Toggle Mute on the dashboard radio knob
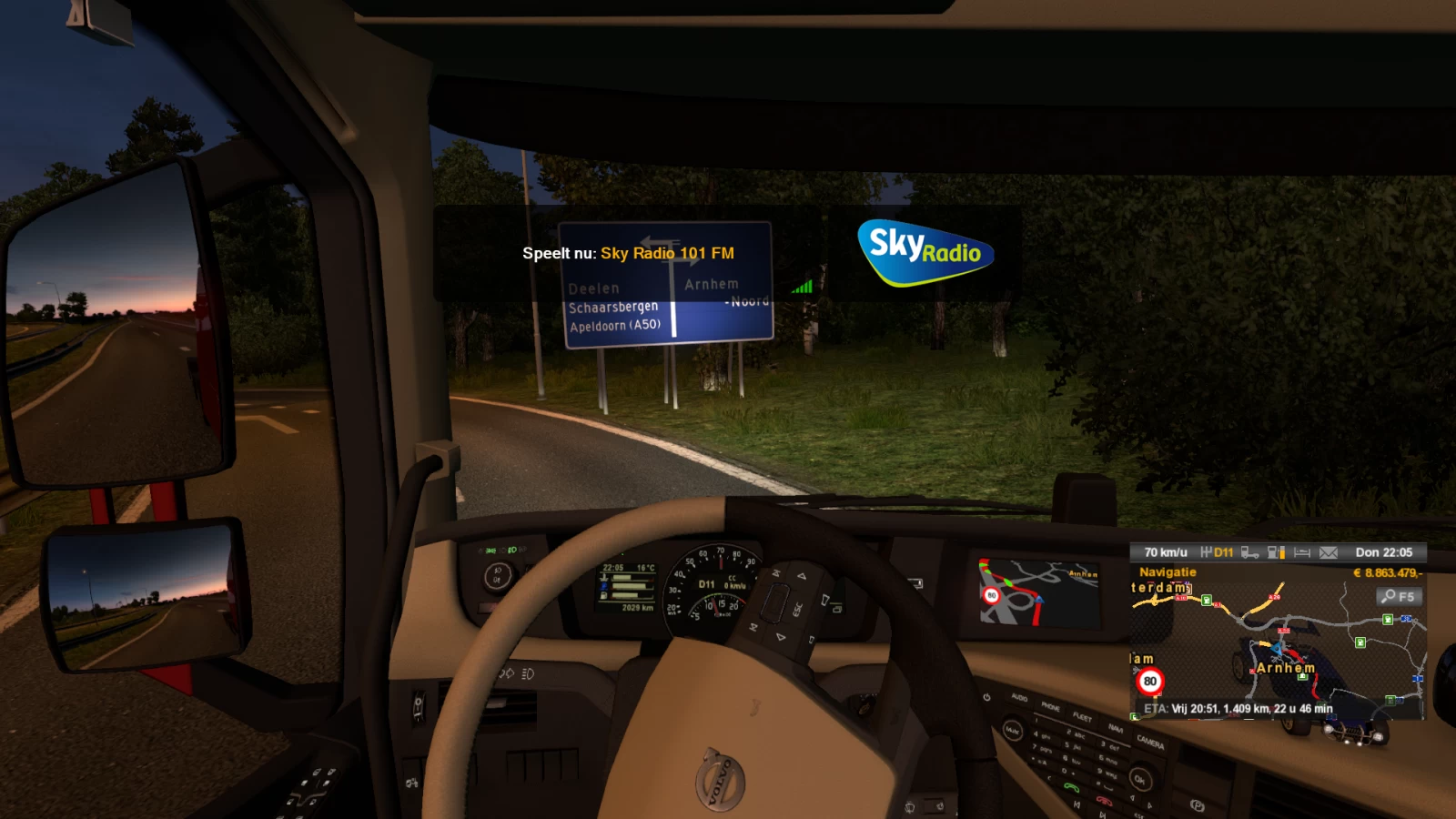This screenshot has height=819, width=1456. click(1014, 731)
